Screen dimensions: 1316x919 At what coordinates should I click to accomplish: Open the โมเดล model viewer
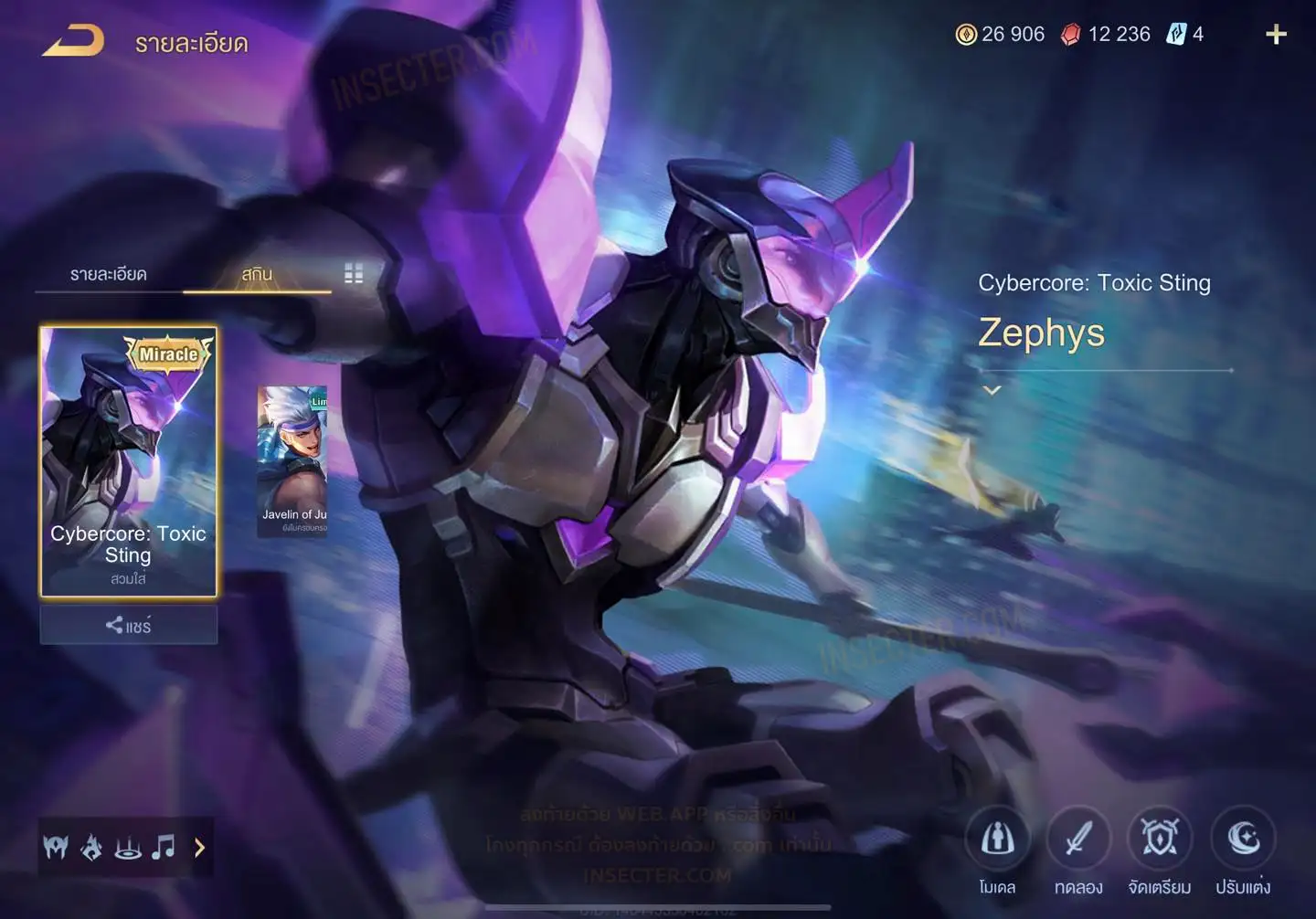pos(997,840)
